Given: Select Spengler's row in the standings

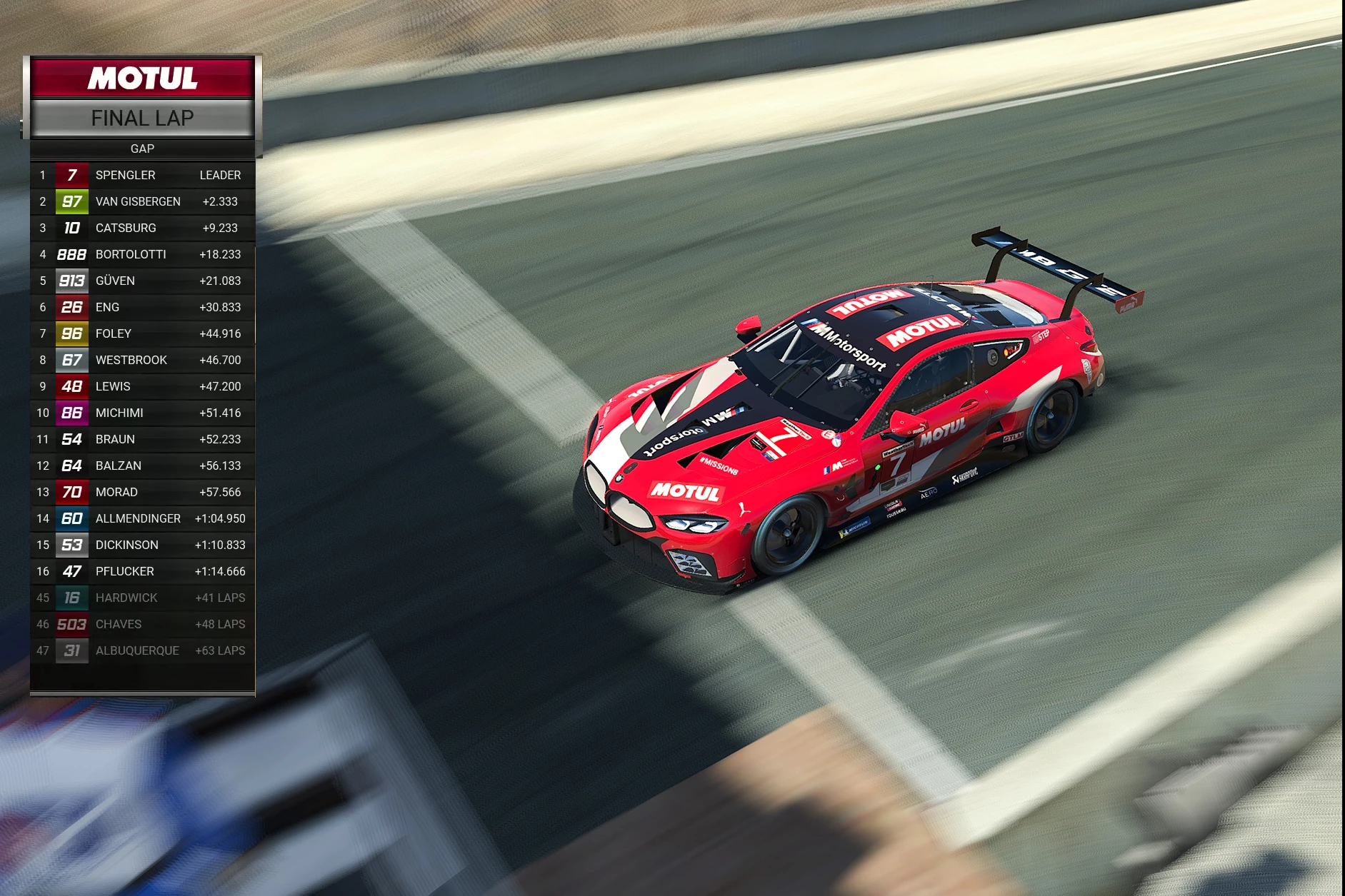Looking at the screenshot, I should pyautogui.click(x=142, y=175).
